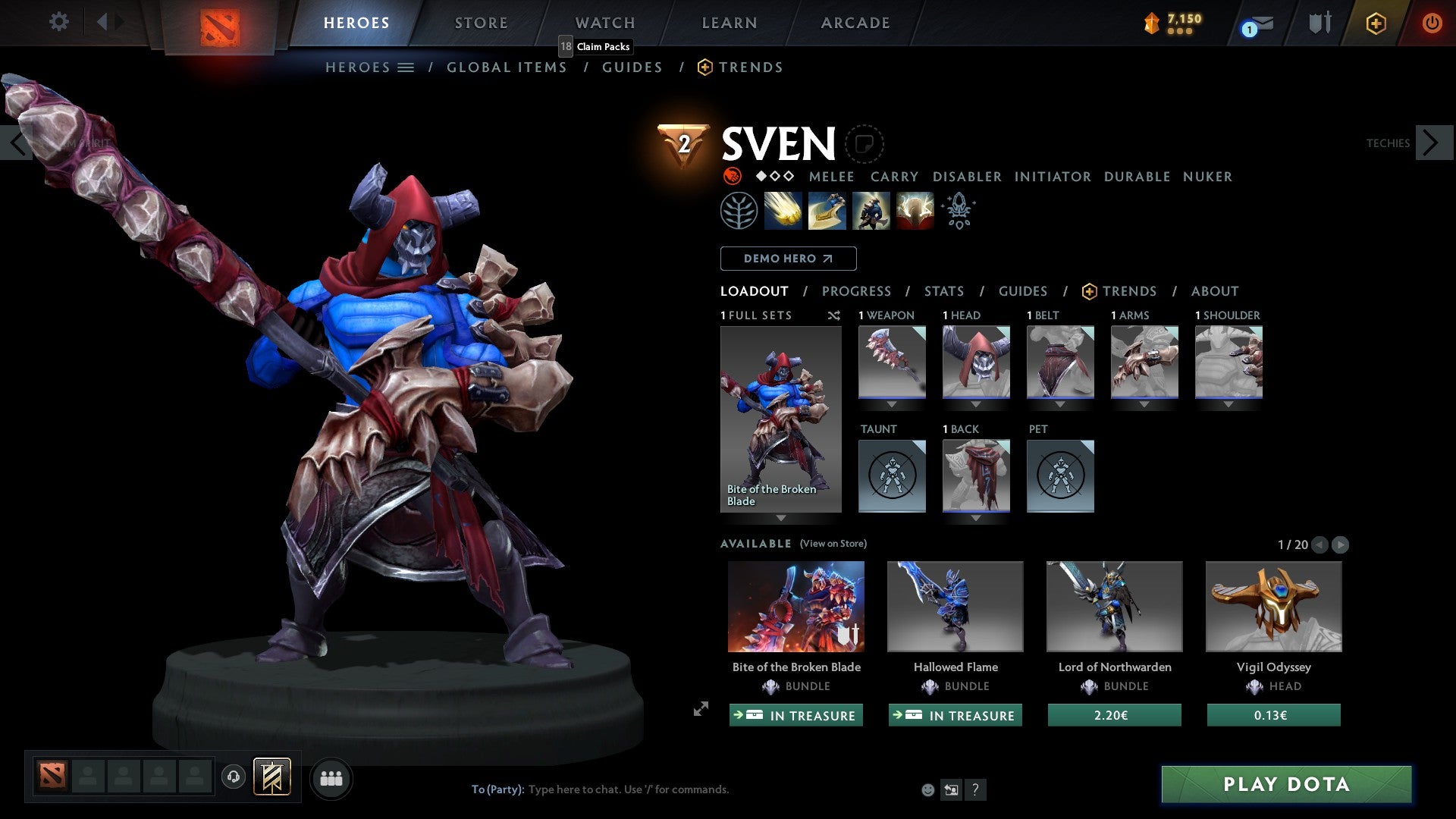Open the dropdown arrow under the Weapon slot
This screenshot has height=819, width=1456.
892,403
